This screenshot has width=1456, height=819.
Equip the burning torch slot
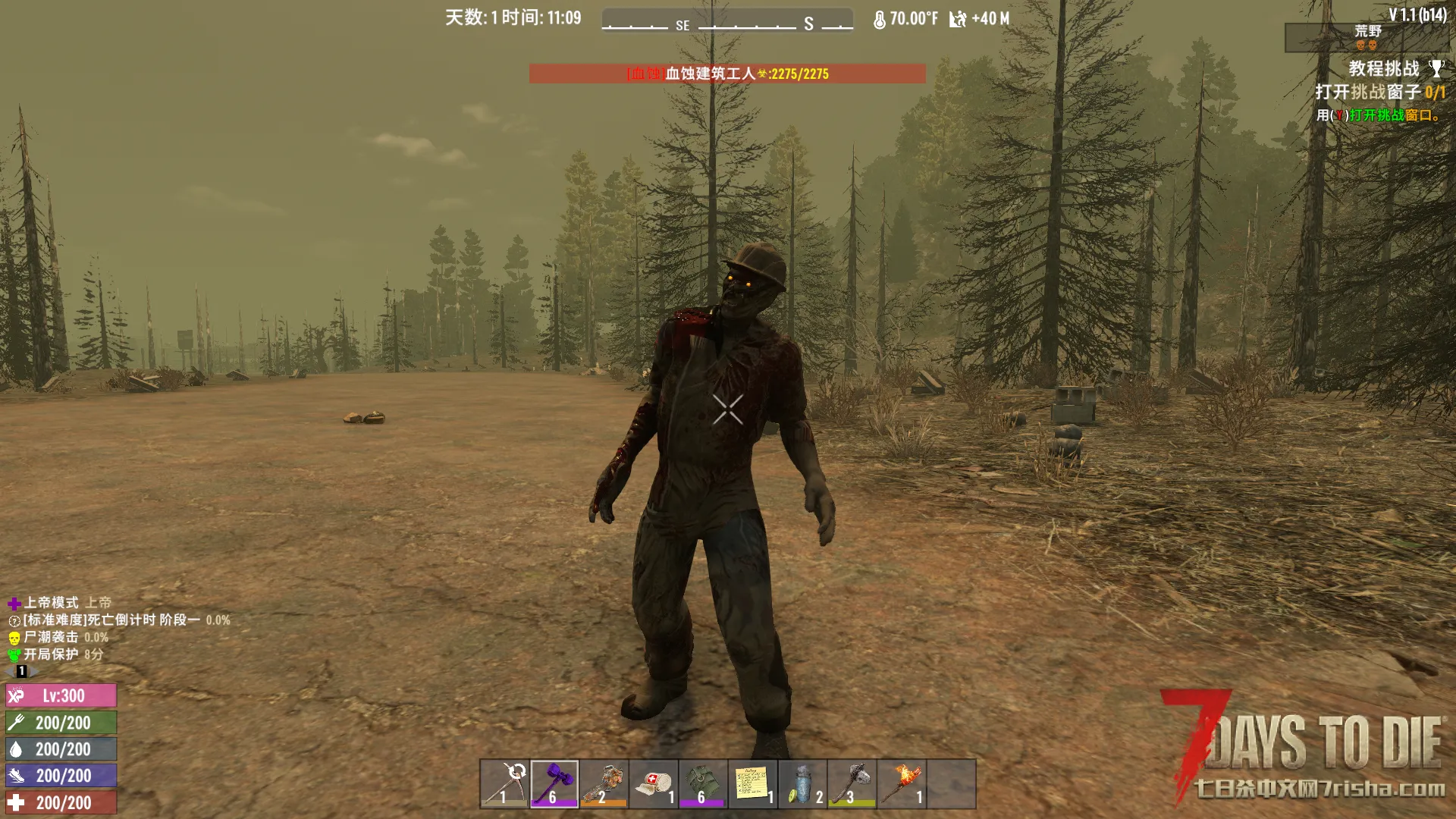[902, 783]
